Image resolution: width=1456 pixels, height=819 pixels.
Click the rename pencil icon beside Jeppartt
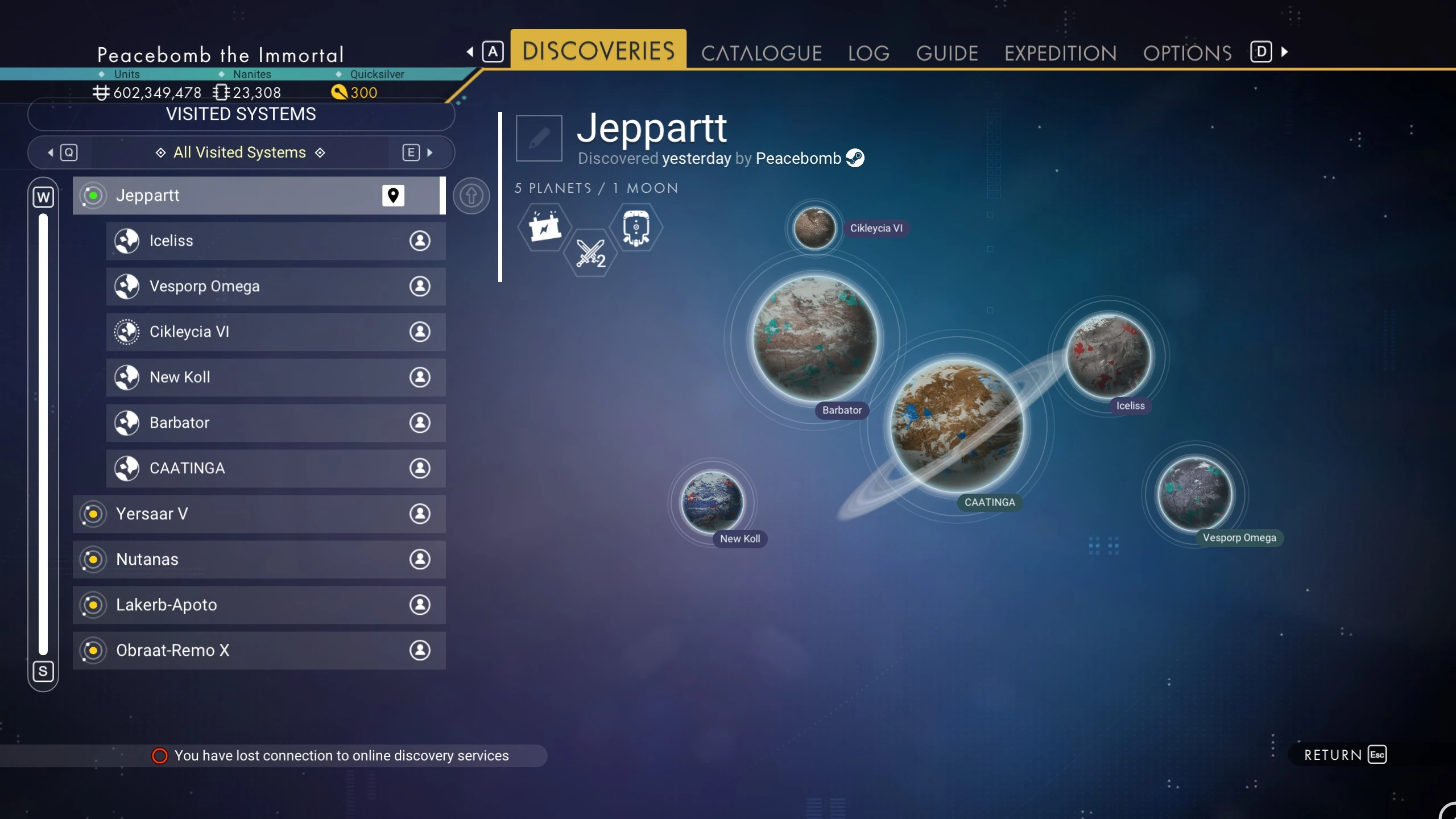tap(539, 138)
